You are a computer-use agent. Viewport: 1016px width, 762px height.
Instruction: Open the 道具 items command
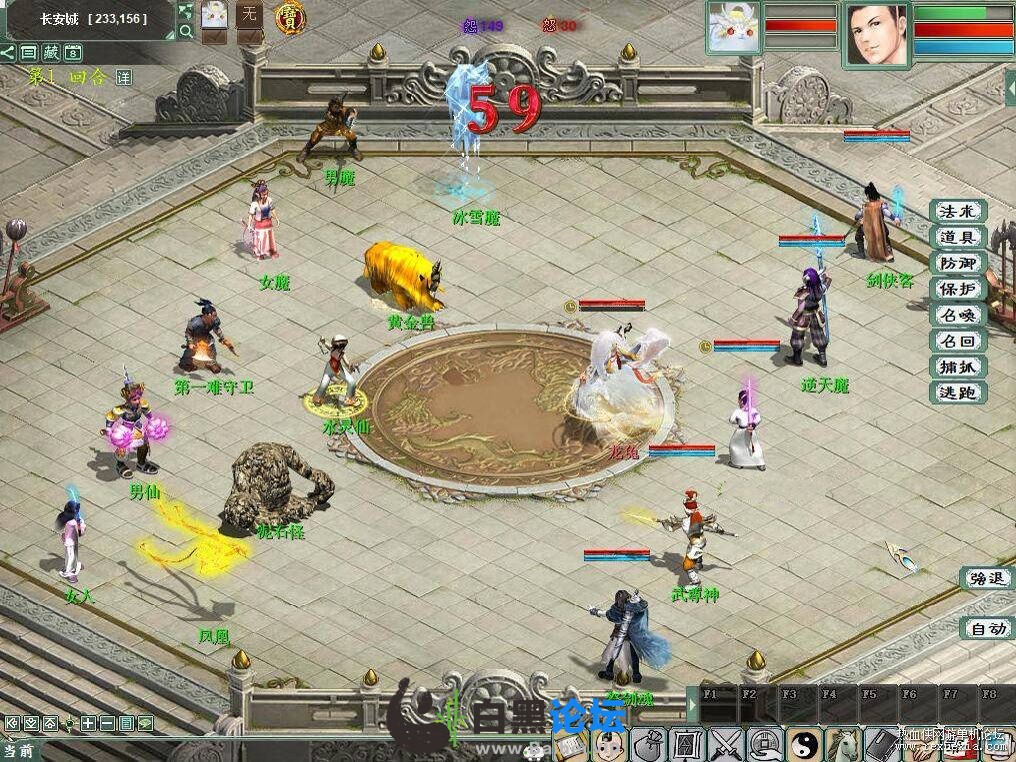click(x=958, y=237)
